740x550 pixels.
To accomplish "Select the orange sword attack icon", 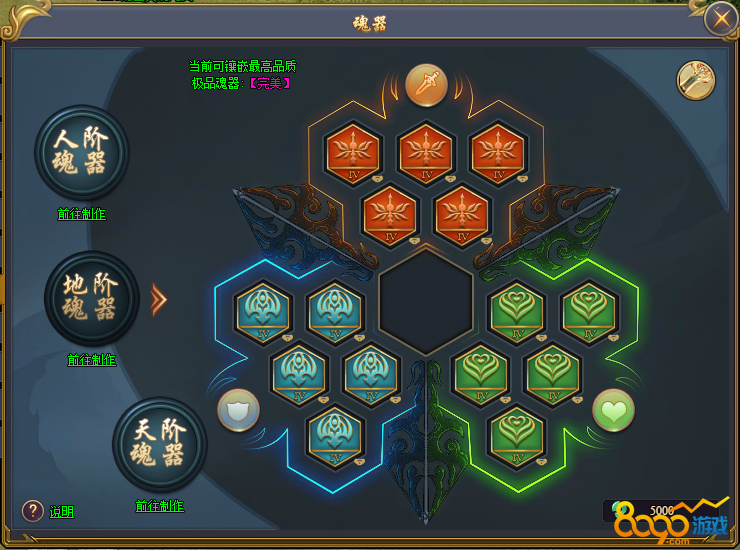I will (425, 84).
